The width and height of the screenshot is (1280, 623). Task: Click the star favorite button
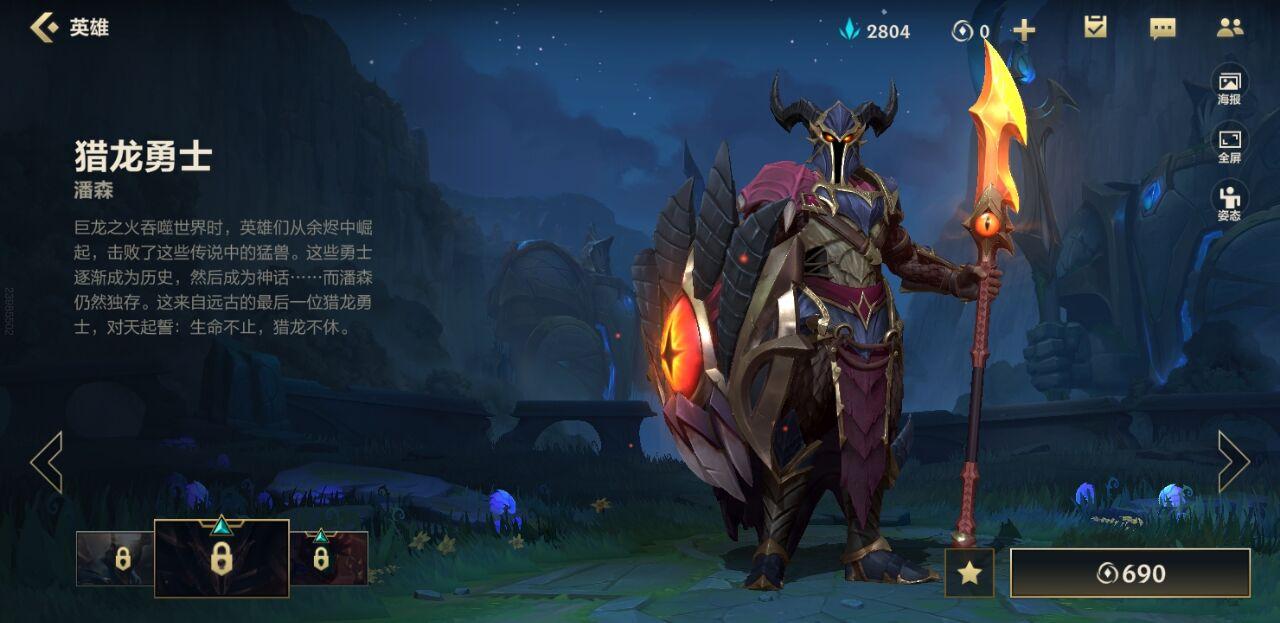tap(969, 573)
